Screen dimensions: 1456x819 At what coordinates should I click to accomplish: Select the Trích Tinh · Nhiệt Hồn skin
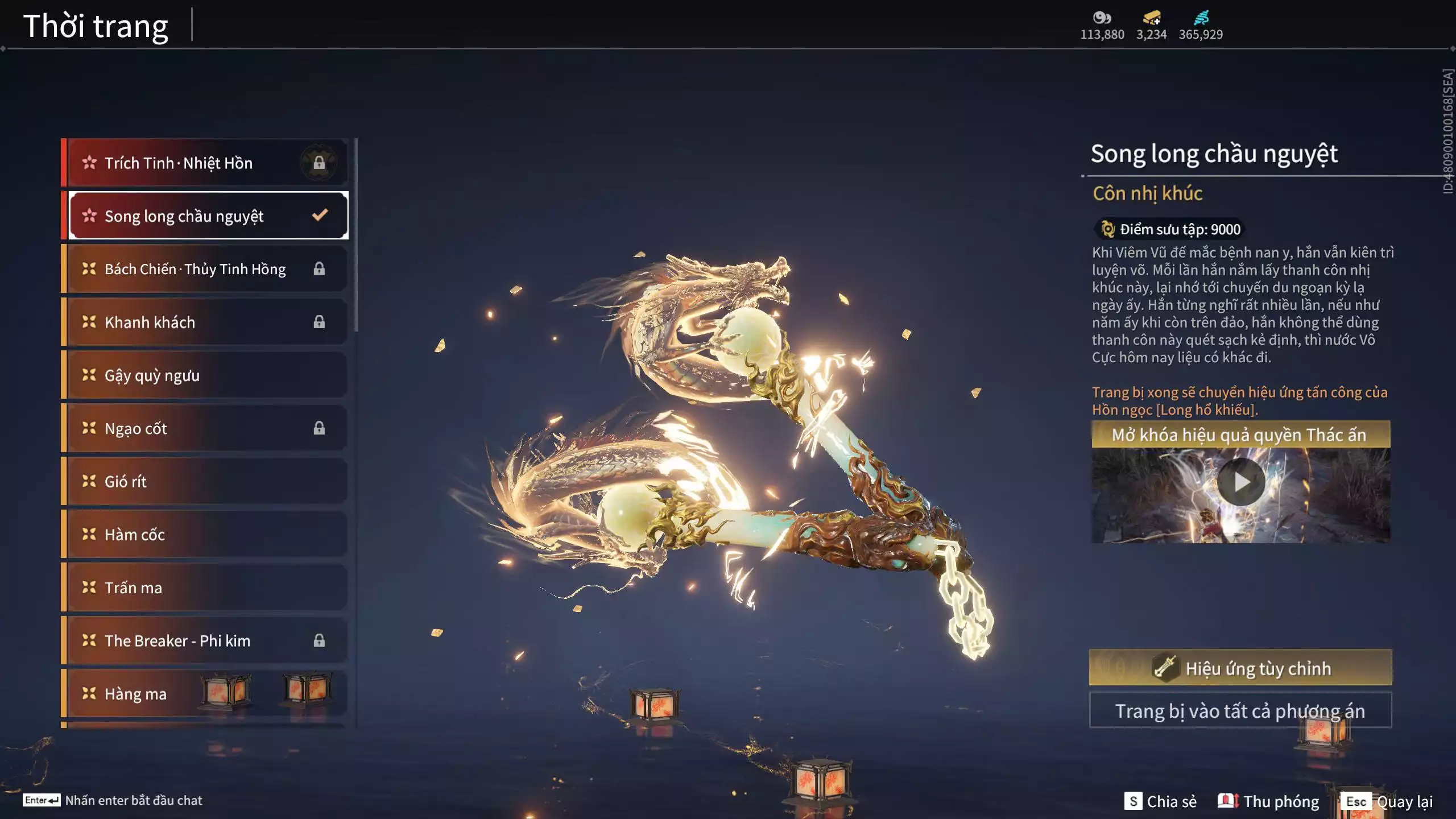coord(205,163)
